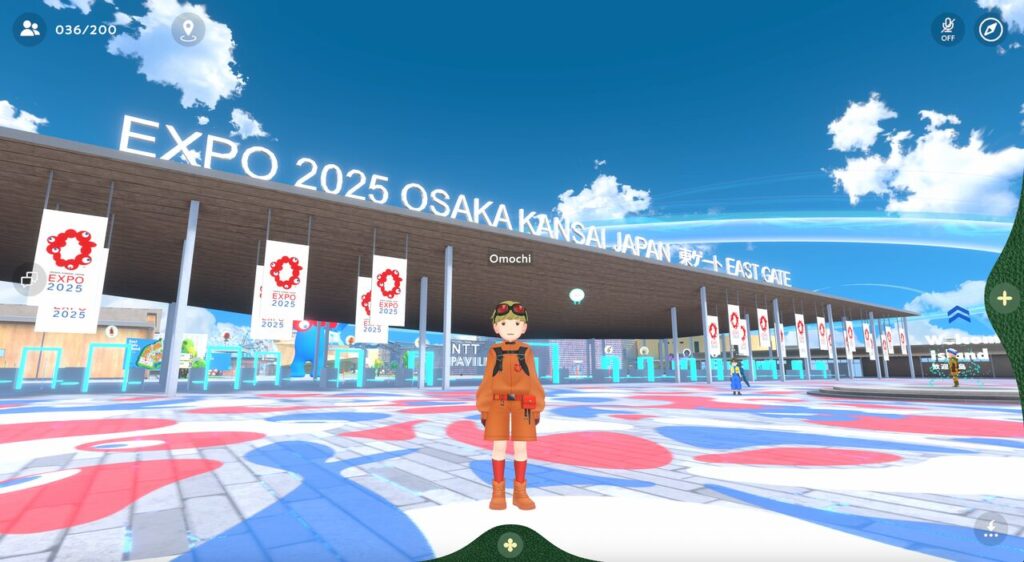Toggle the muted microphone button
Image resolution: width=1024 pixels, height=562 pixels.
coord(947,29)
